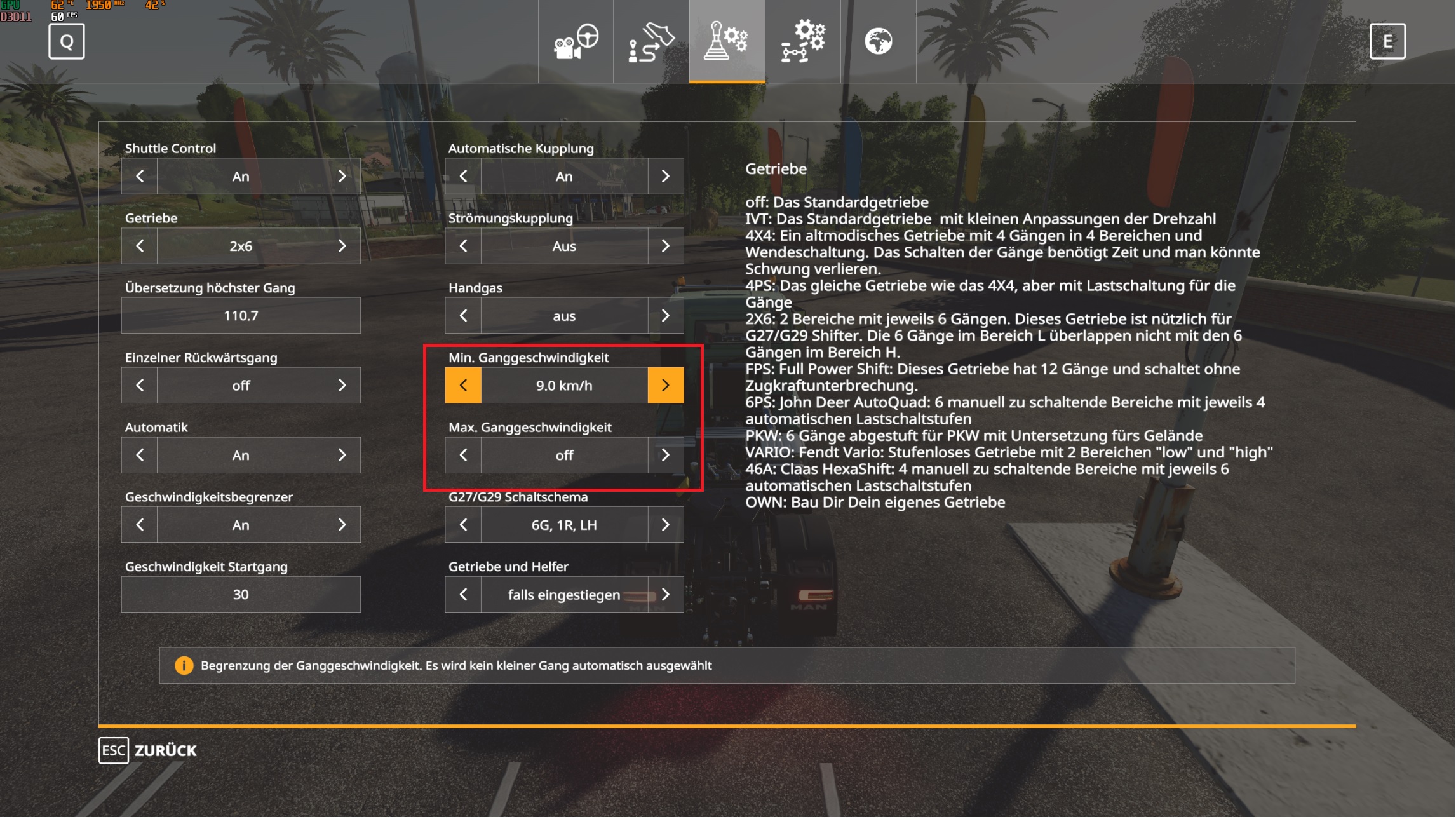
Task: Click the Übersetzung höchster Gang value field
Action: [x=240, y=315]
